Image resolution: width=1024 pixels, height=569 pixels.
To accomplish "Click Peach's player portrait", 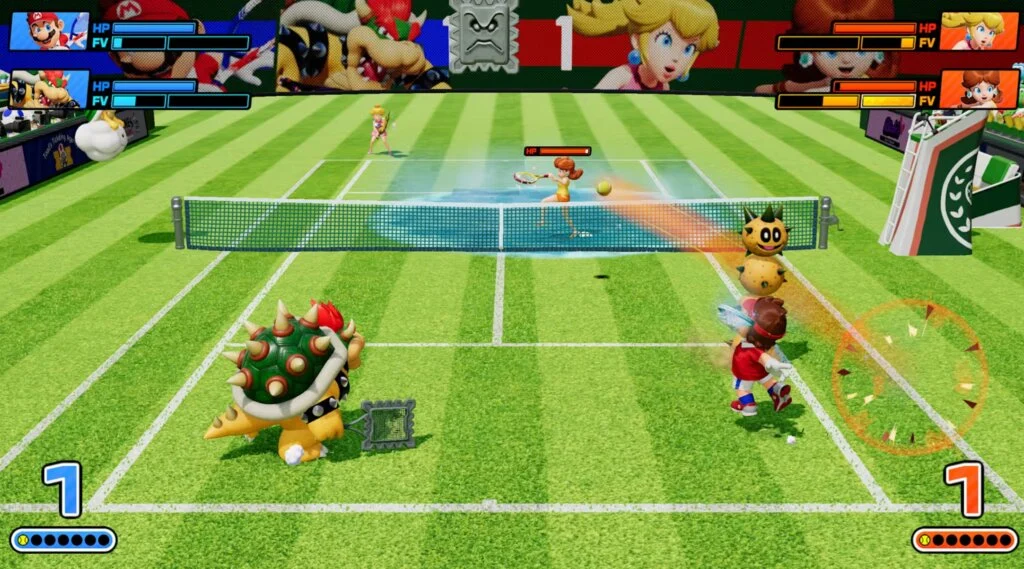I will [x=978, y=31].
